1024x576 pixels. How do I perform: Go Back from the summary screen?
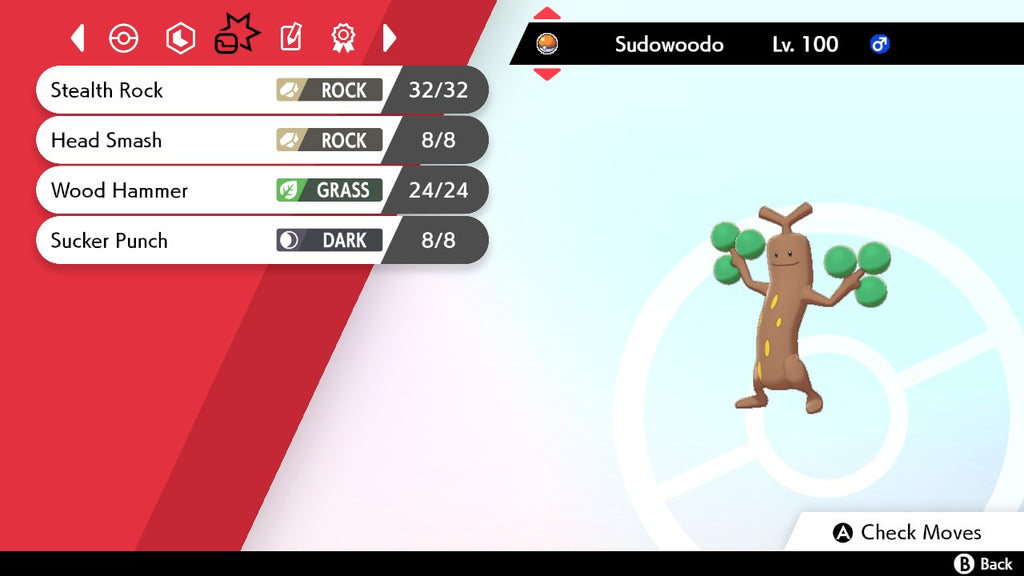pos(984,564)
